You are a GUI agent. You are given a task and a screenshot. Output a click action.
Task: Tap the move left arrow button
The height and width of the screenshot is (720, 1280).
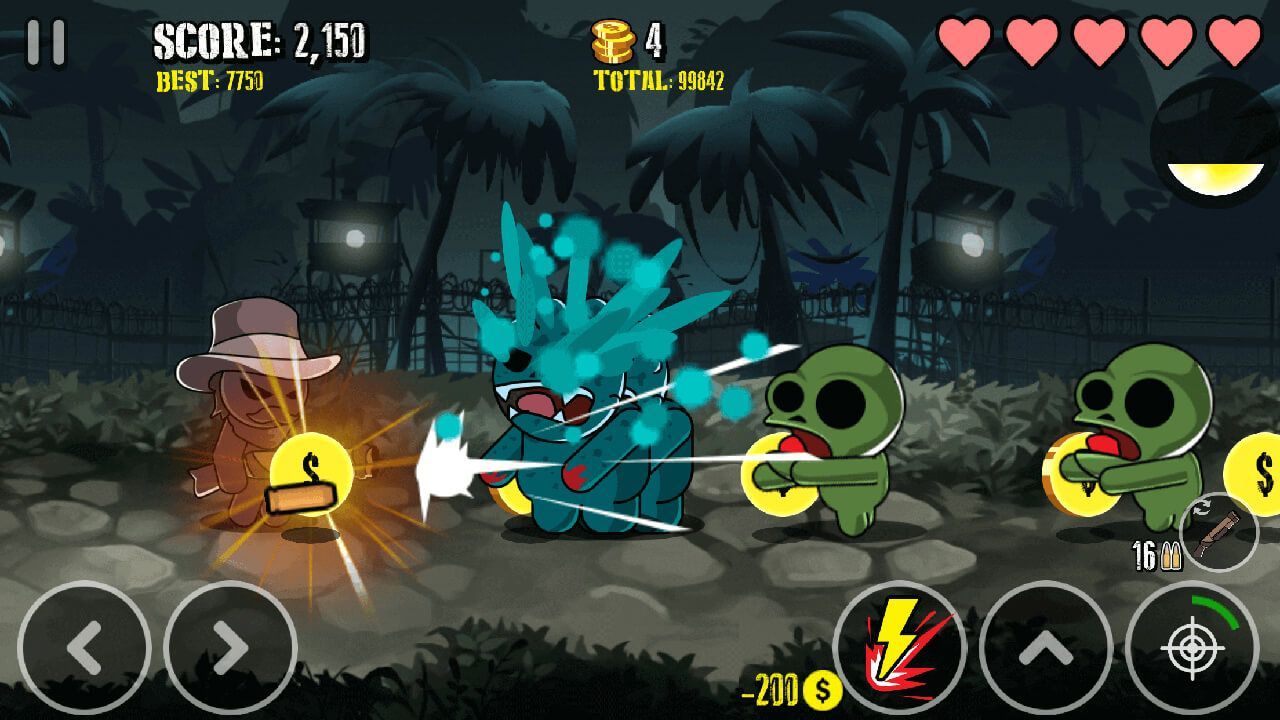[x=84, y=648]
